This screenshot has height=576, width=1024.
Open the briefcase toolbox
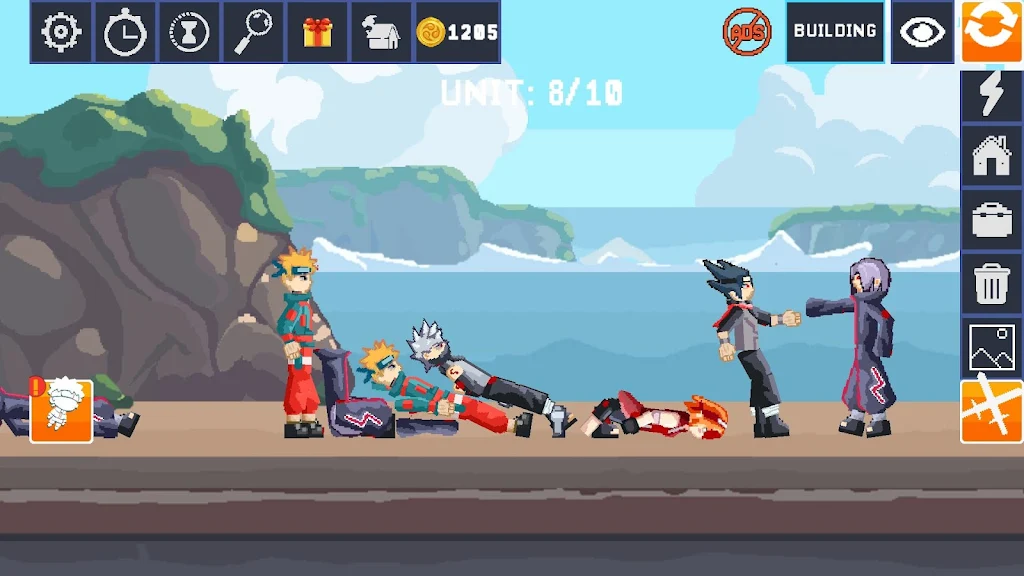(992, 220)
